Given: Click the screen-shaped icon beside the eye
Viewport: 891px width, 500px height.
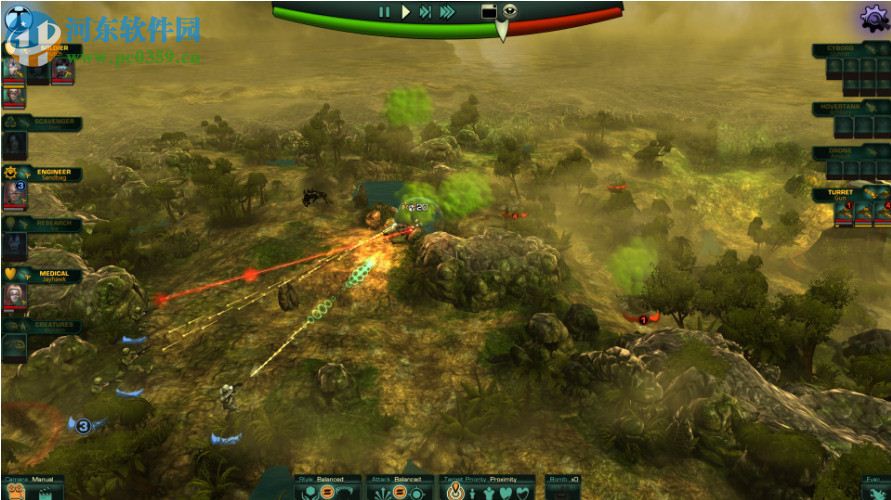Looking at the screenshot, I should [x=489, y=11].
